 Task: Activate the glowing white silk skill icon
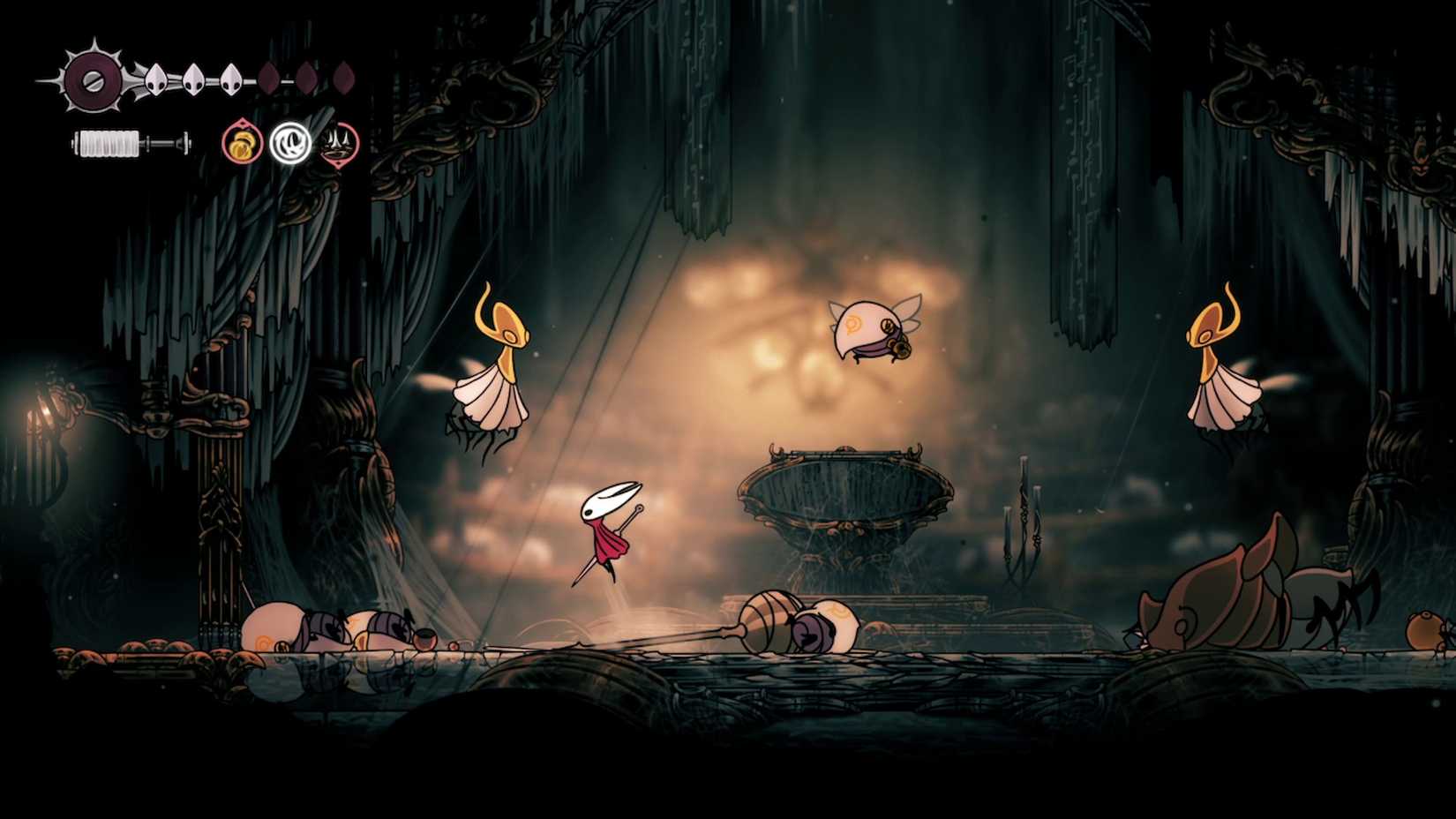pyautogui.click(x=289, y=142)
